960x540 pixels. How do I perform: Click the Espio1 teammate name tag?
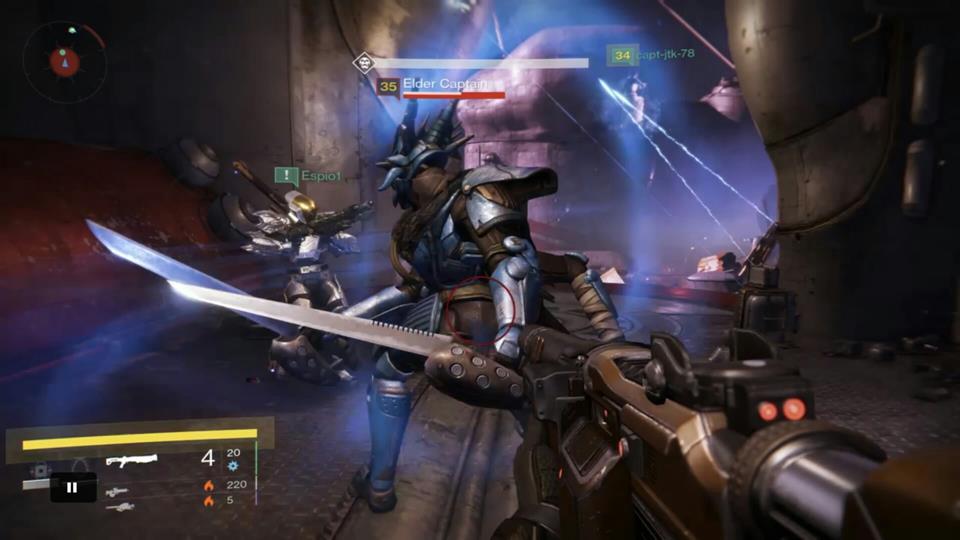click(321, 175)
